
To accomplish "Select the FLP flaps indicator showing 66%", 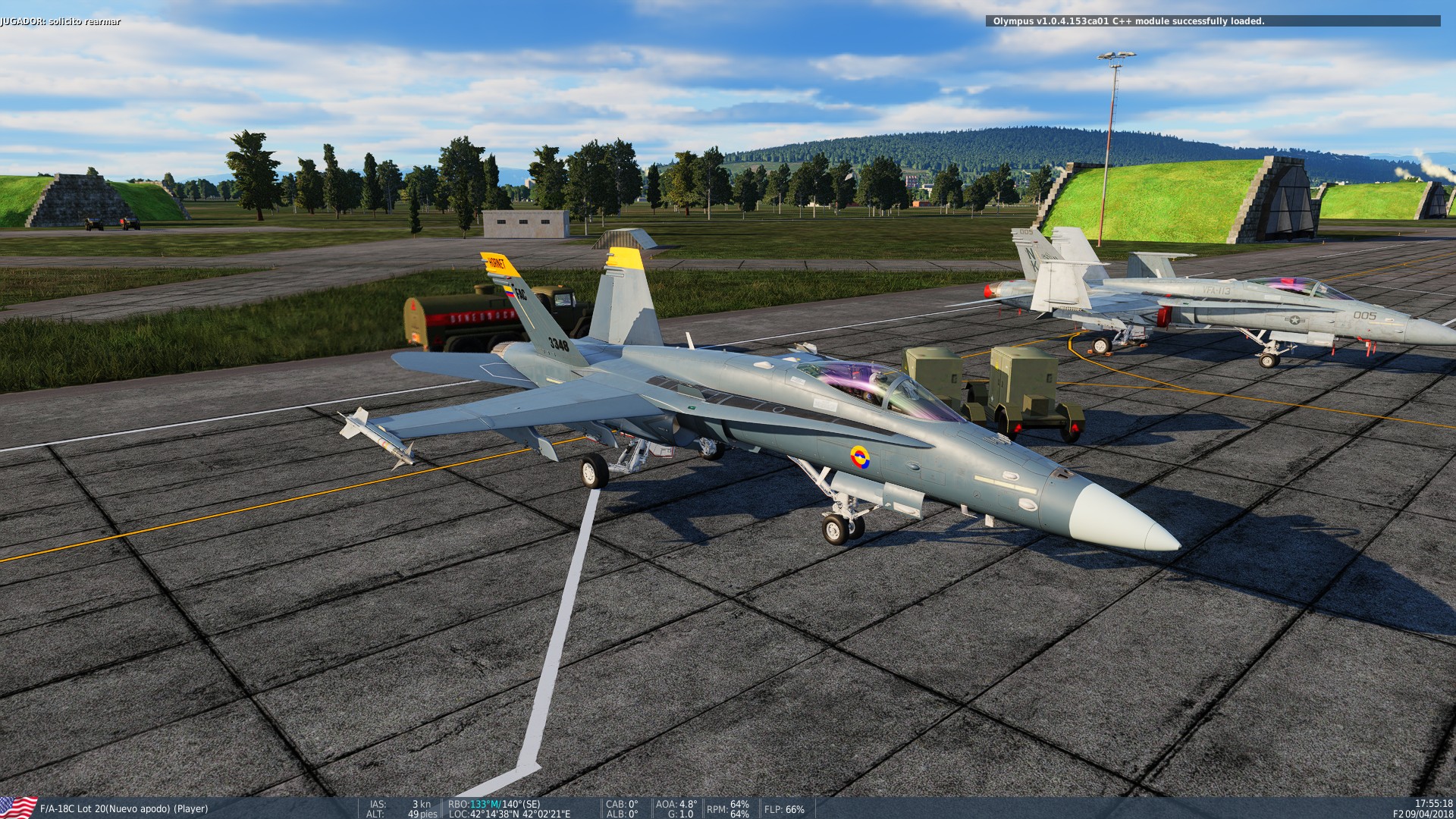I will tap(783, 810).
